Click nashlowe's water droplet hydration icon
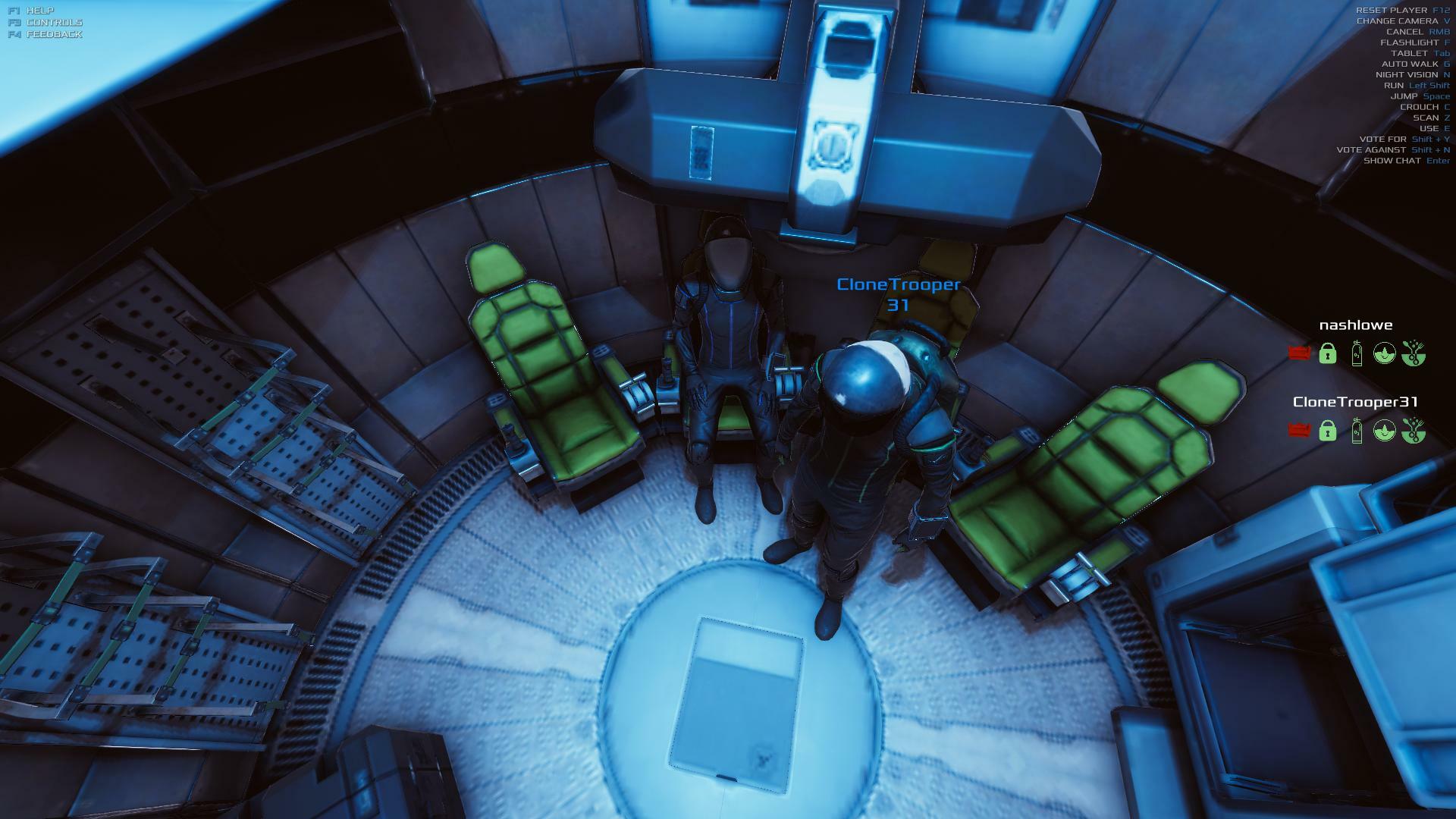This screenshot has height=819, width=1456. (x=1385, y=353)
